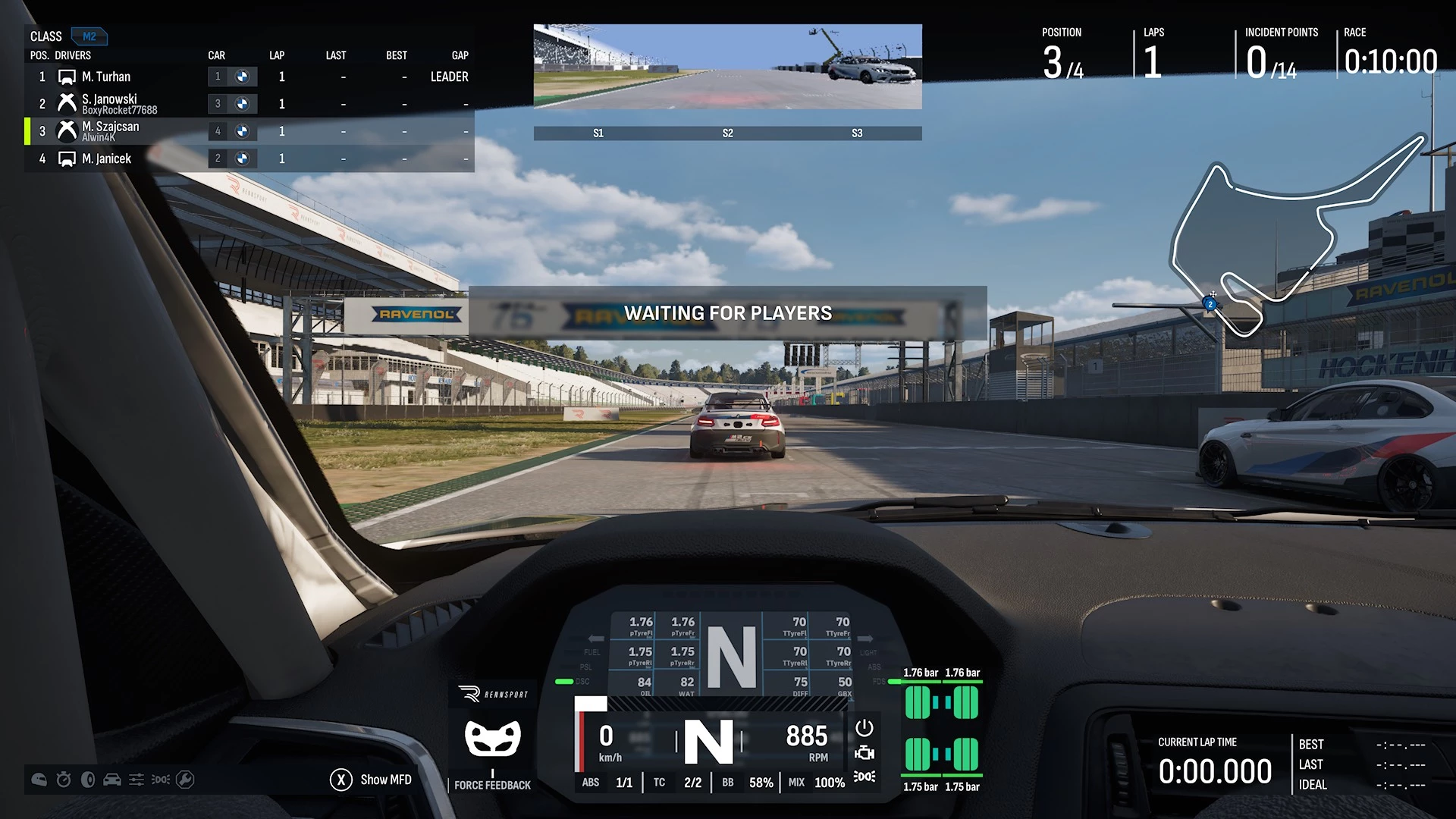Select the stopwatch timing icon
The image size is (1456, 819).
coord(64,780)
